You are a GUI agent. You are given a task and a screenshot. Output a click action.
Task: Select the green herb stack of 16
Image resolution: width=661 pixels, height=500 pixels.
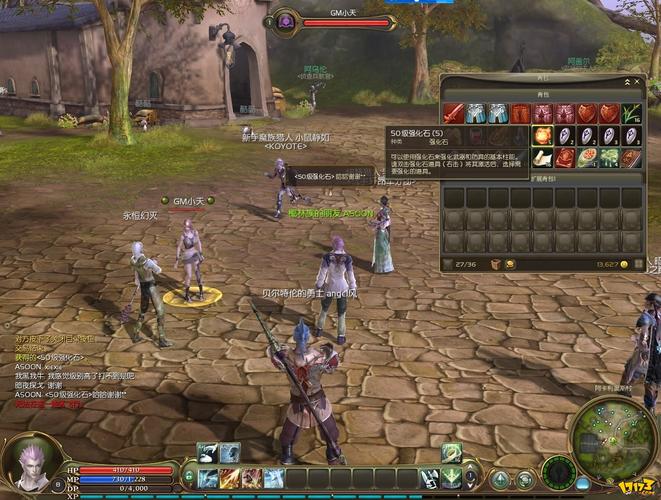[x=632, y=113]
